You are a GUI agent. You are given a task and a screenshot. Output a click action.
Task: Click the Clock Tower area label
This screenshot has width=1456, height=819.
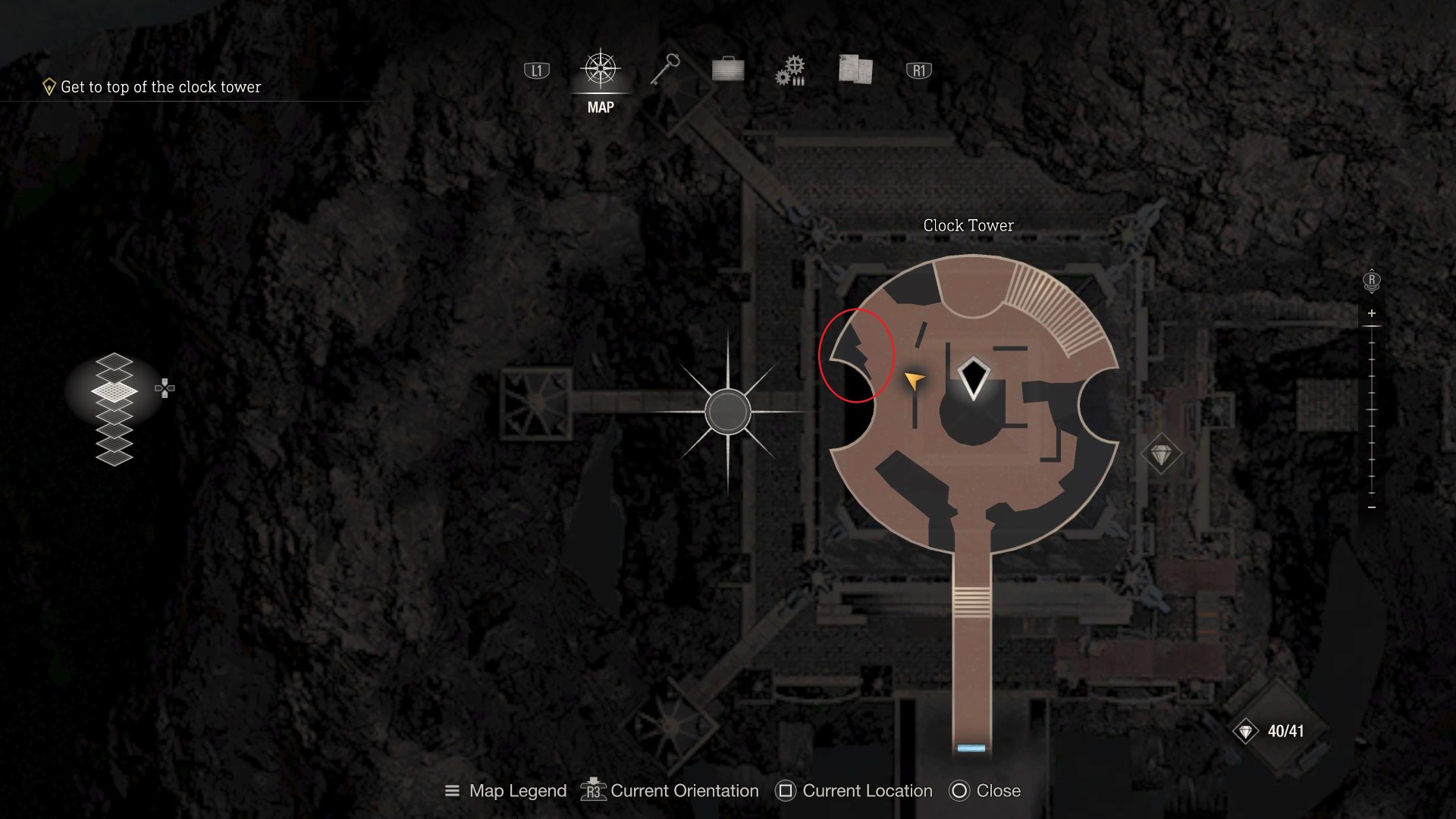tap(968, 225)
